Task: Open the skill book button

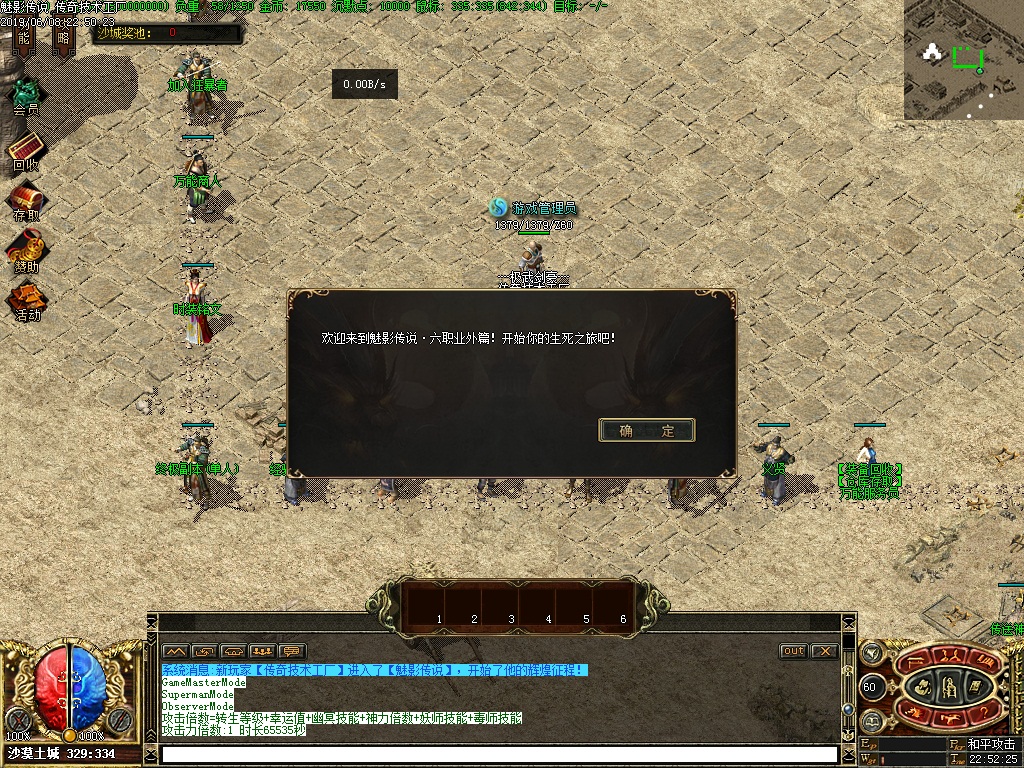Action: pyautogui.click(x=976, y=685)
